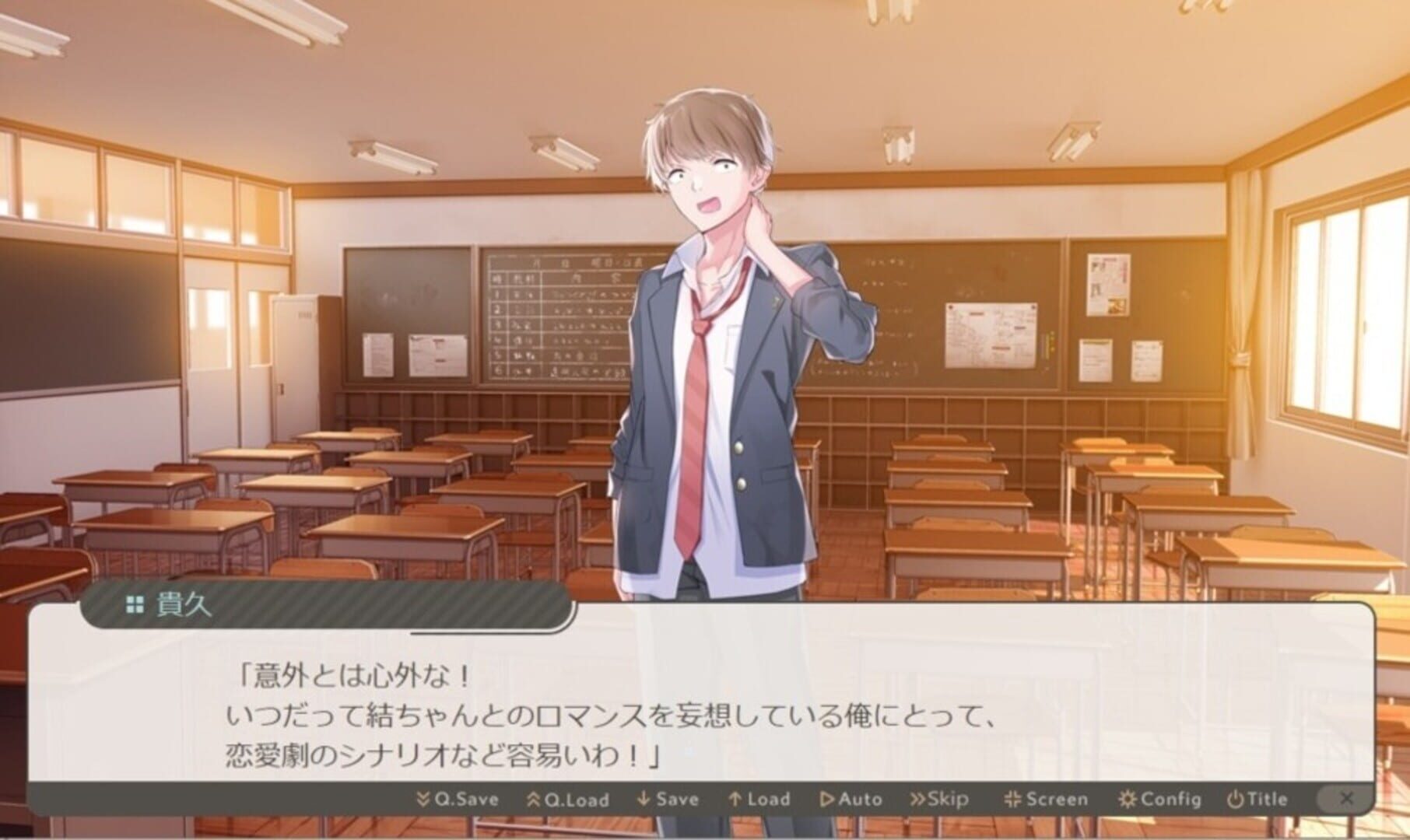Select the up-arrow Load icon
This screenshot has height=840, width=1410.
734,799
